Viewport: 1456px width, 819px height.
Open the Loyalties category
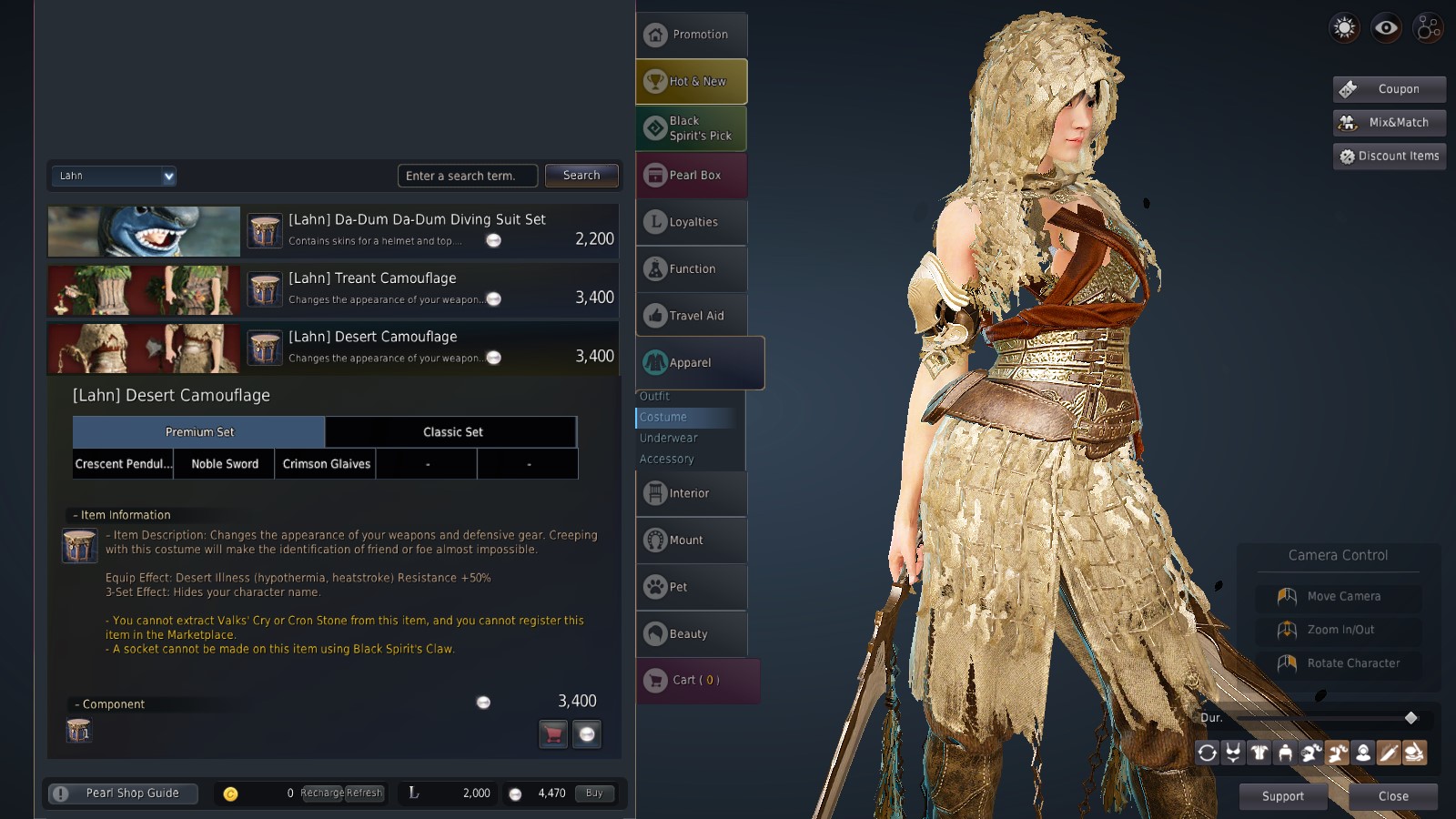point(692,222)
